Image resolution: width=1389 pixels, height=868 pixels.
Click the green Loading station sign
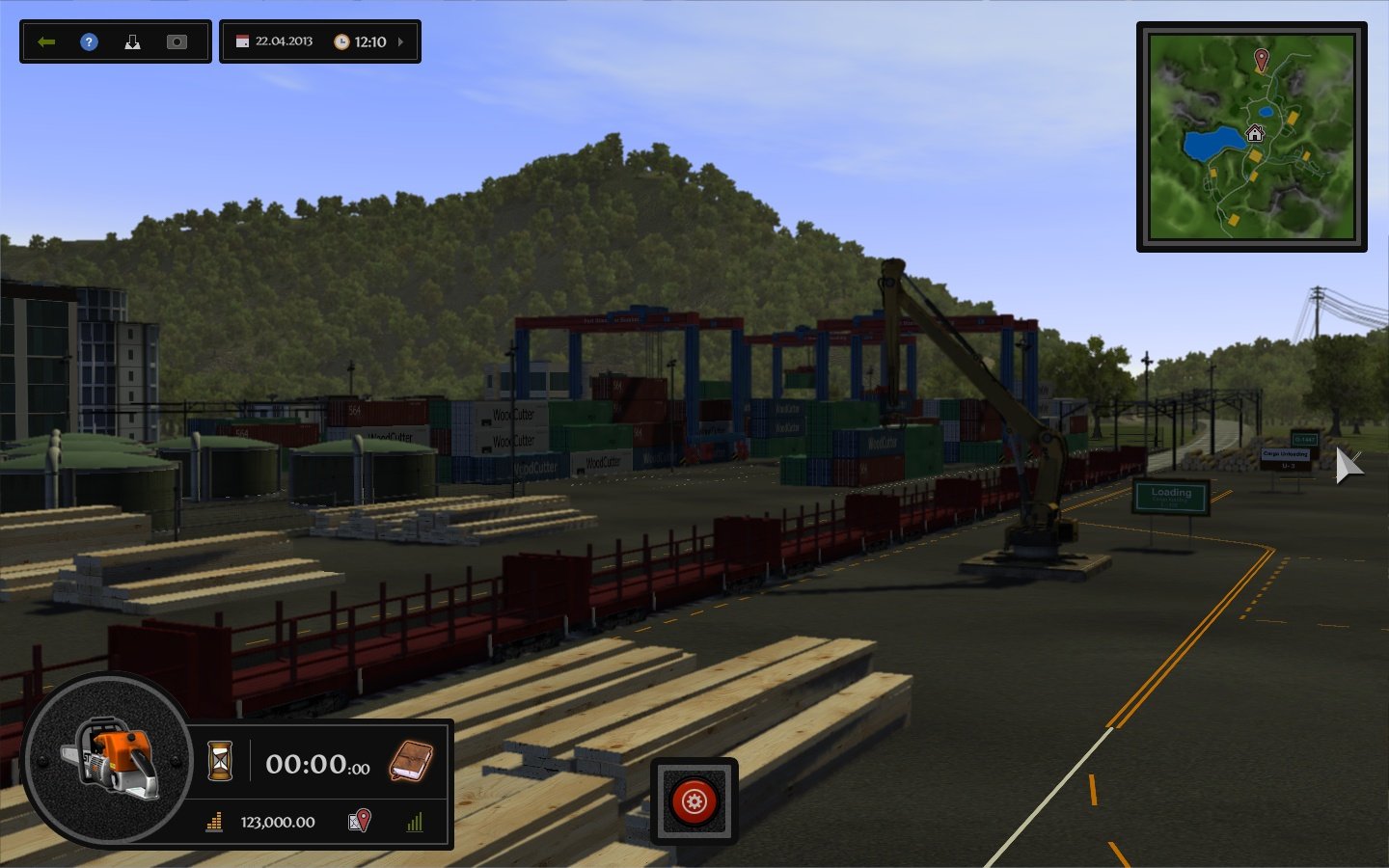1170,497
